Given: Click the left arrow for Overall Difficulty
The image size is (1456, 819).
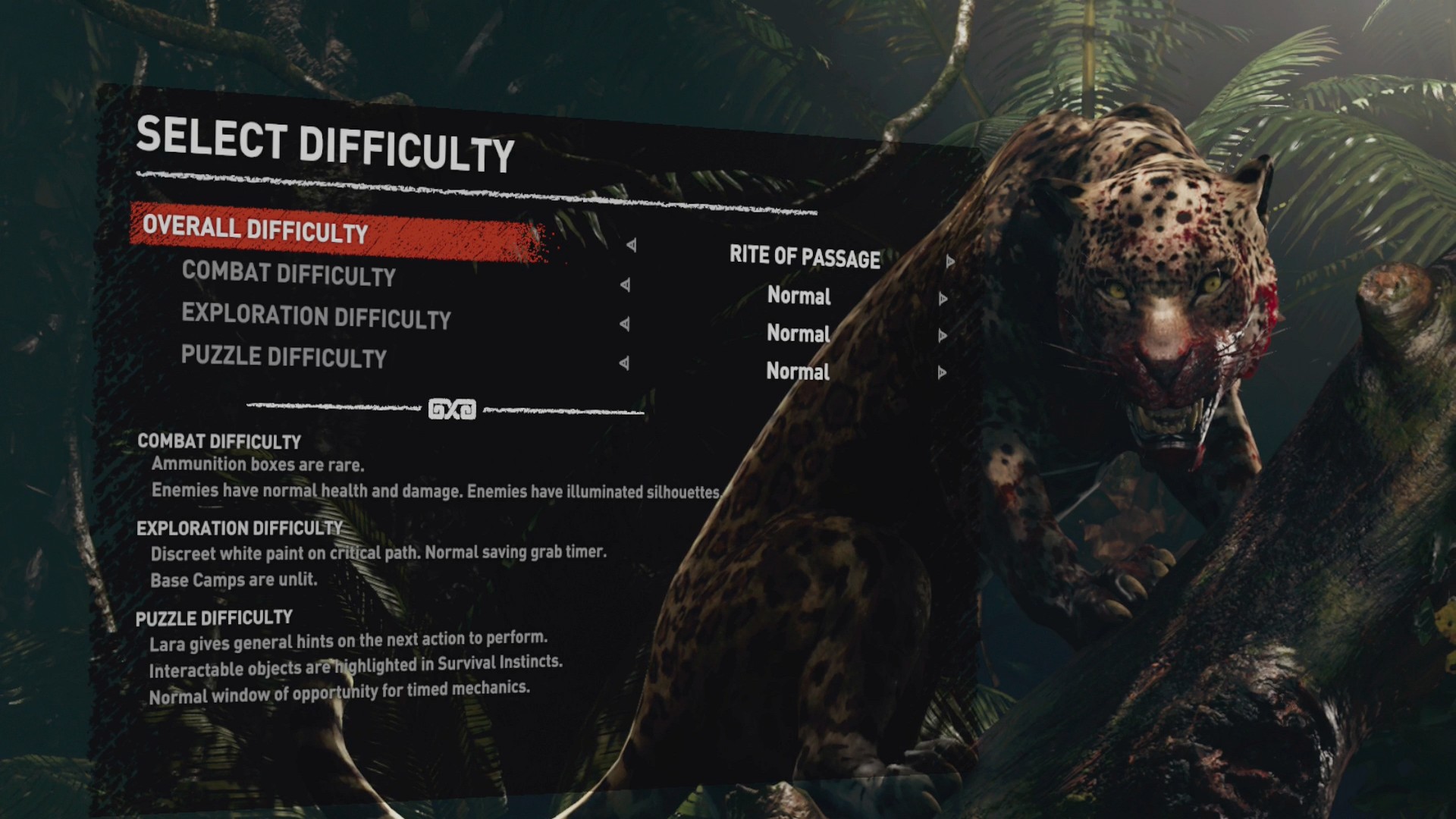Looking at the screenshot, I should click(x=631, y=246).
